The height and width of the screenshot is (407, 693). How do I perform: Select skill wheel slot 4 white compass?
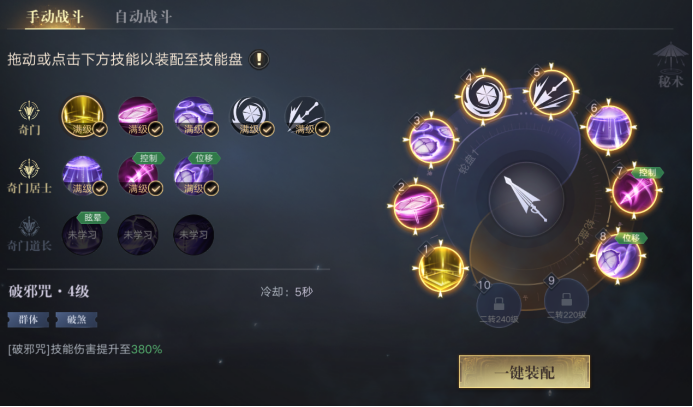(485, 98)
